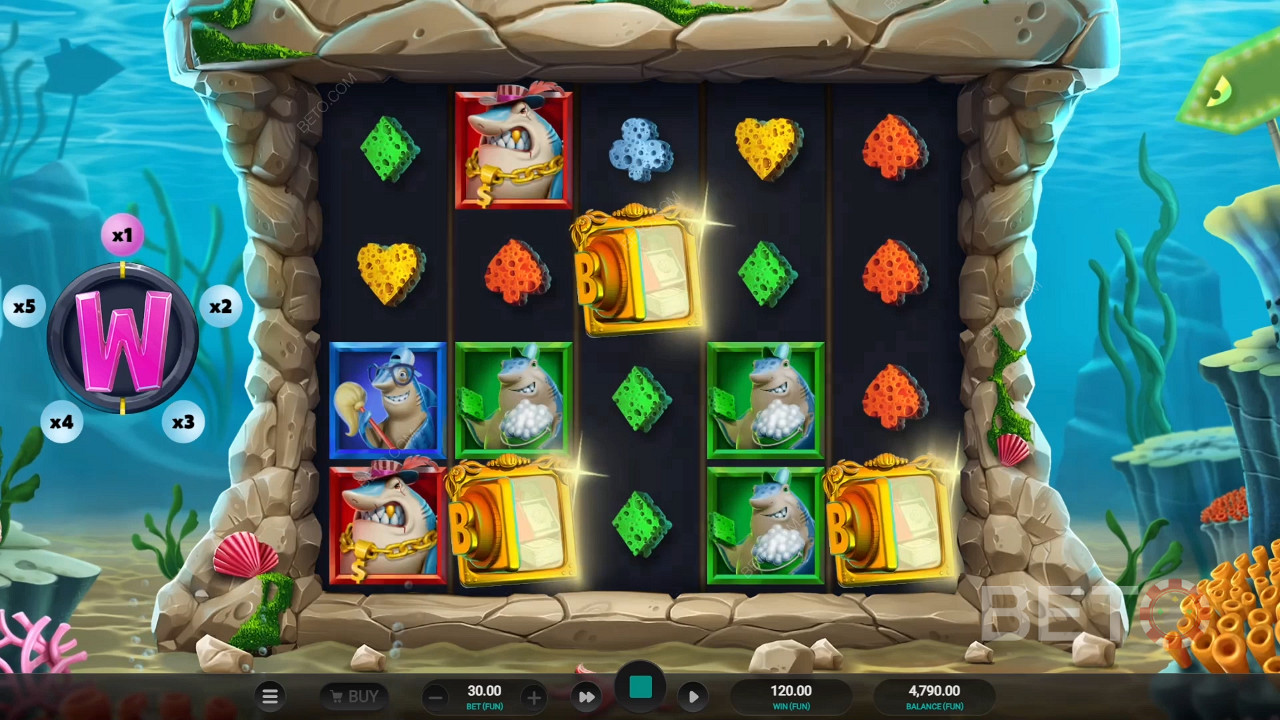1280x720 pixels.
Task: Open the hamburger menu
Action: 270,696
